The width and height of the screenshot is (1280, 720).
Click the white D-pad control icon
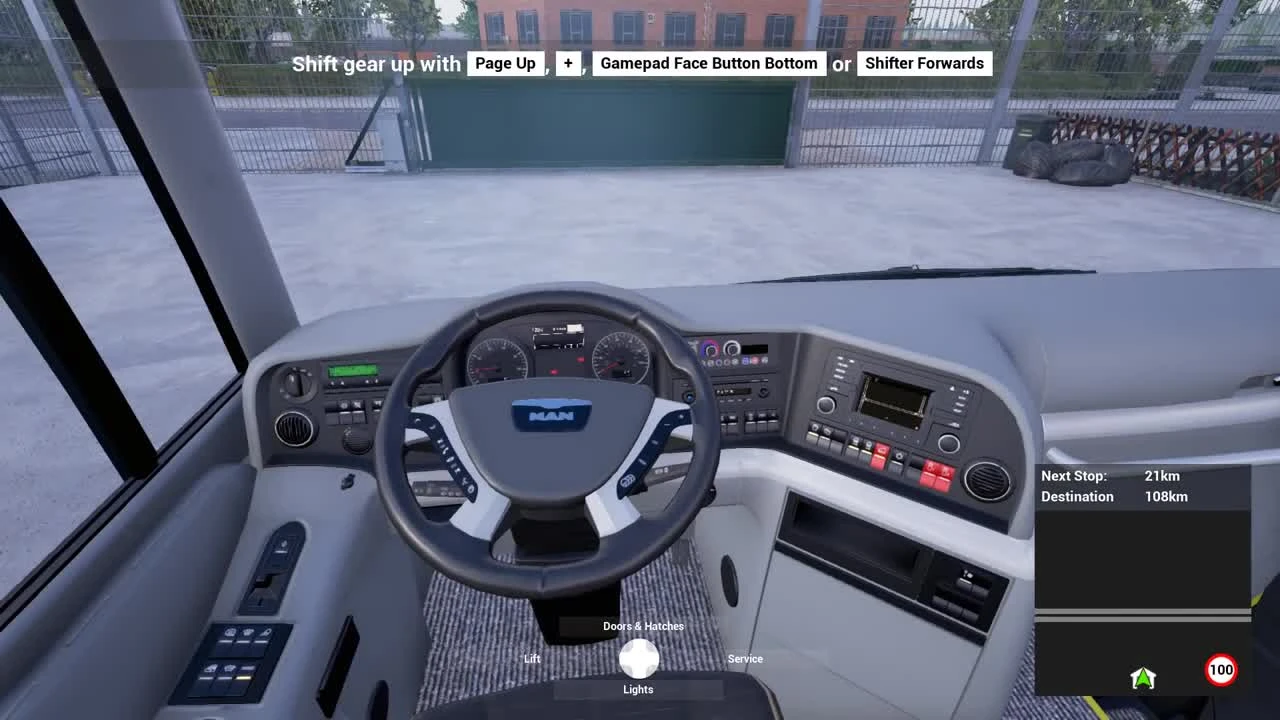638,657
